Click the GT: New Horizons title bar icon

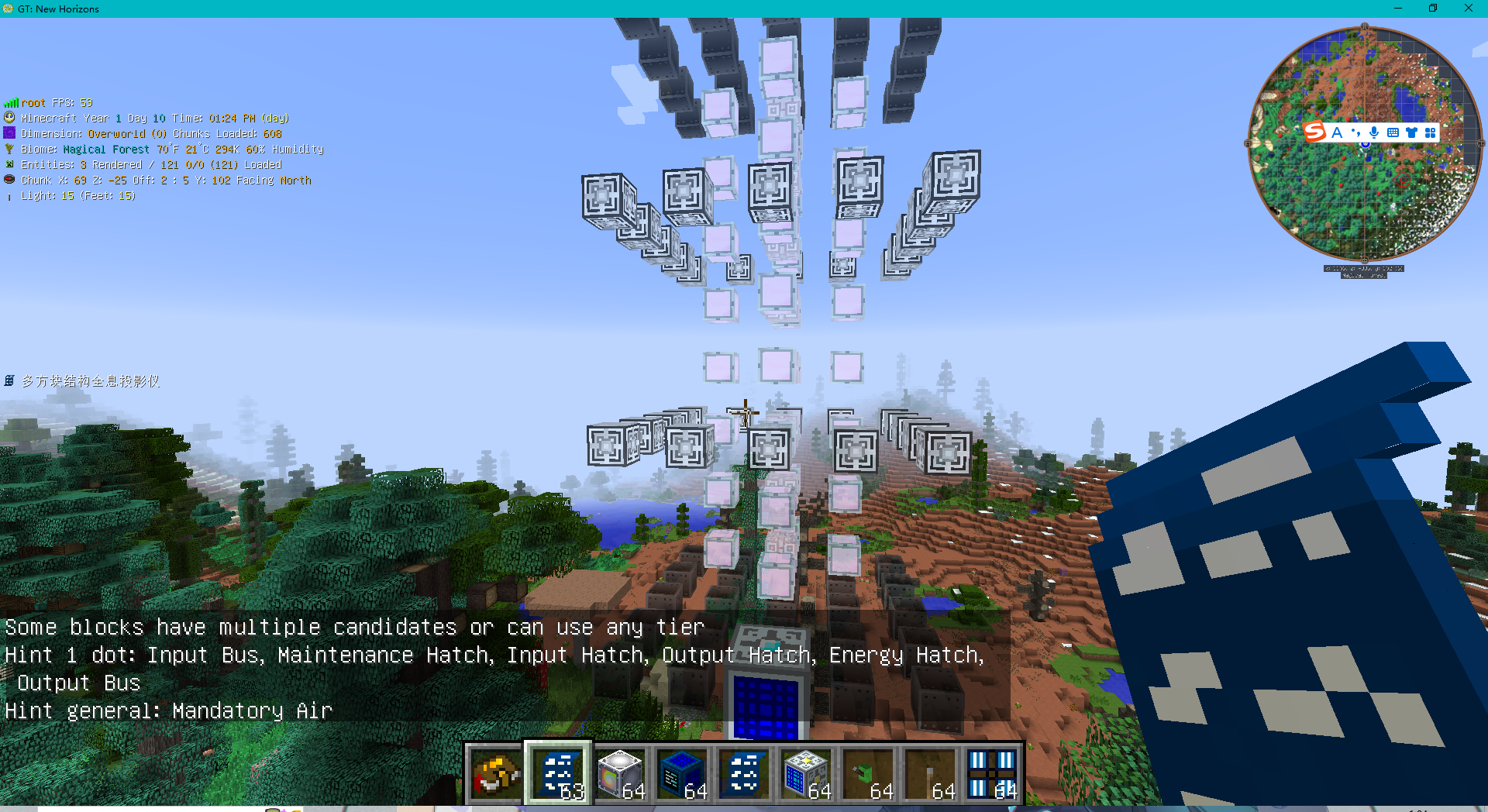pyautogui.click(x=9, y=9)
